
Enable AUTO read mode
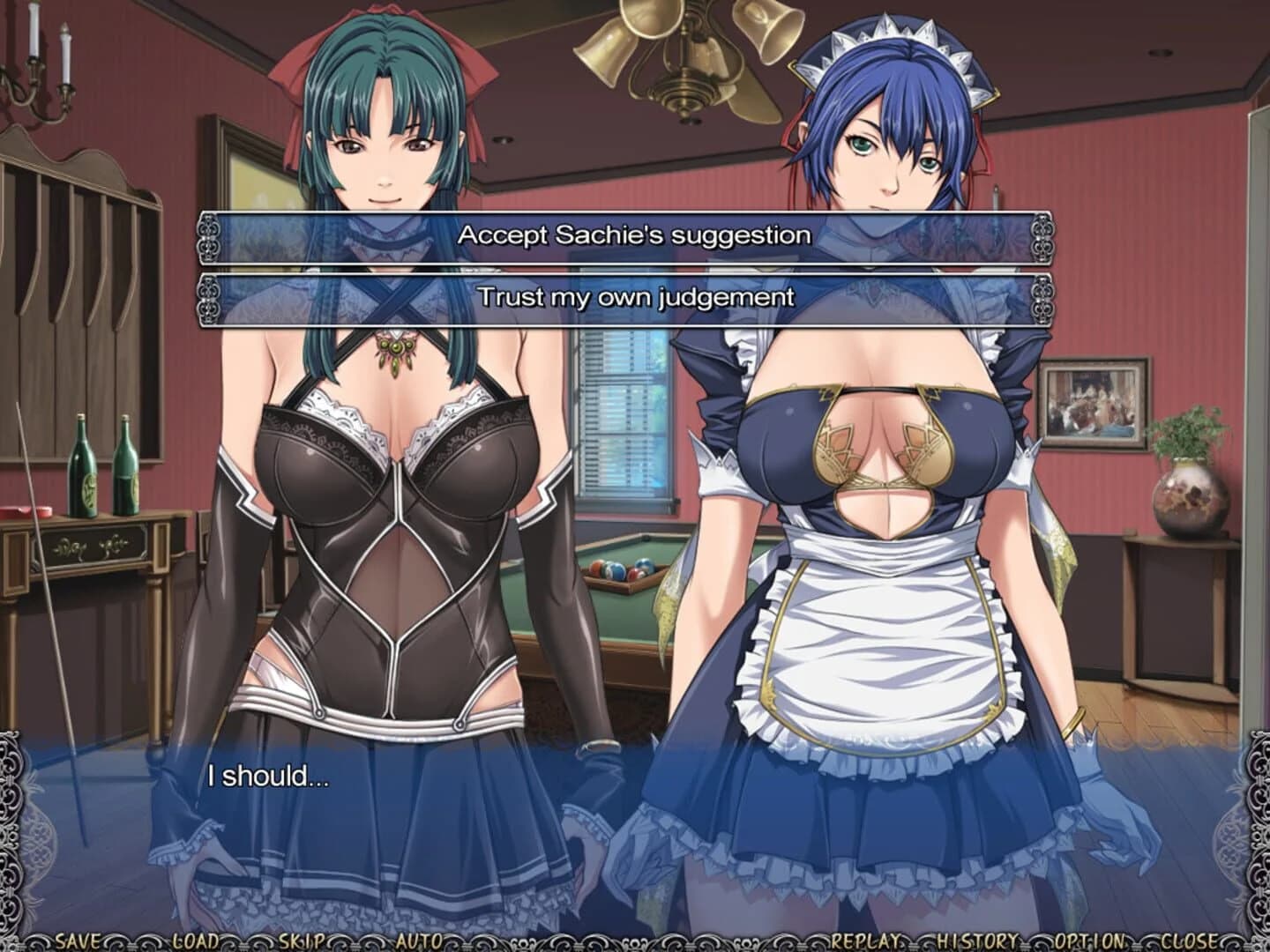pos(421,940)
